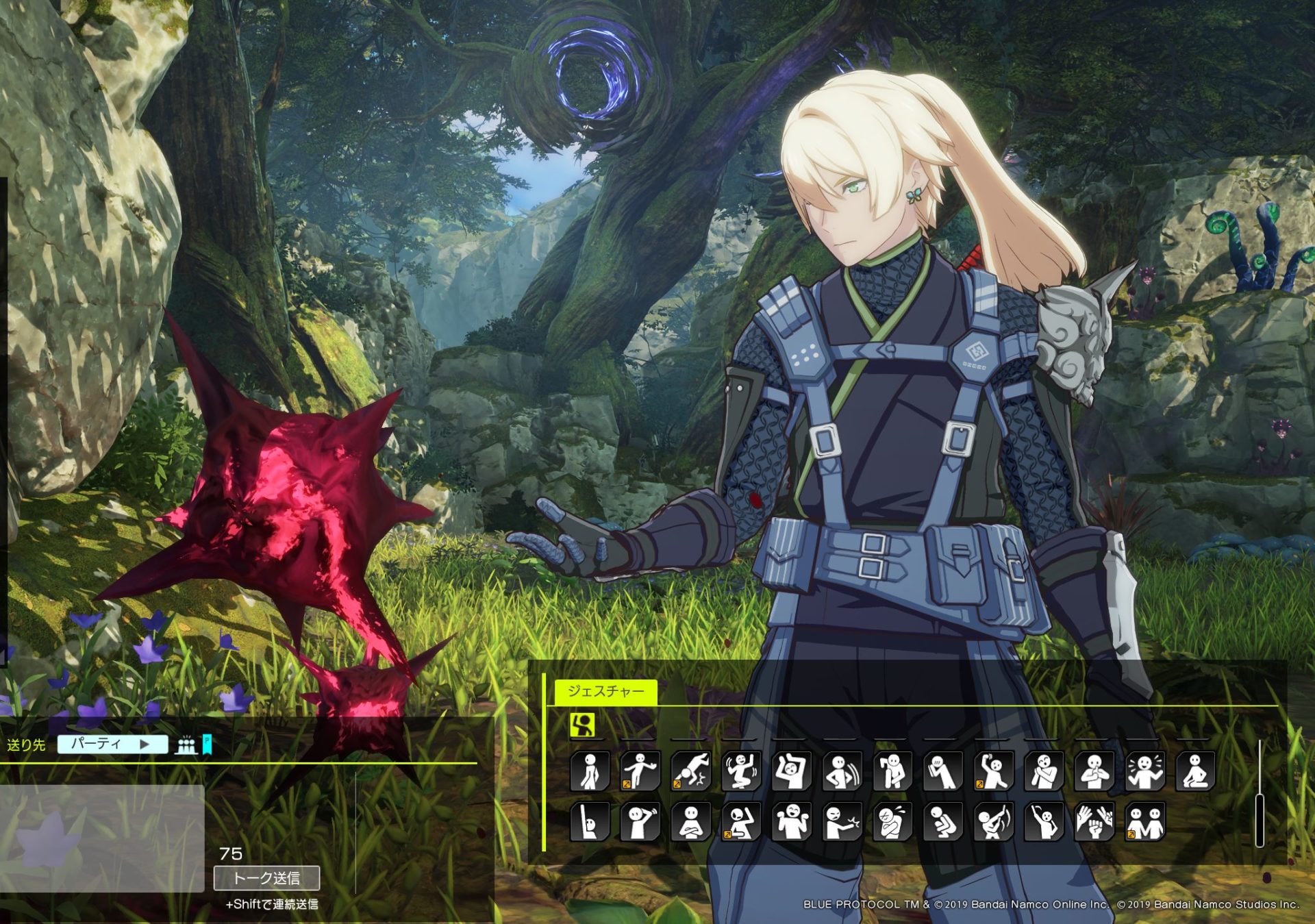Choose the two-people holding hands gesture
The width and height of the screenshot is (1315, 924).
pyautogui.click(x=1144, y=822)
